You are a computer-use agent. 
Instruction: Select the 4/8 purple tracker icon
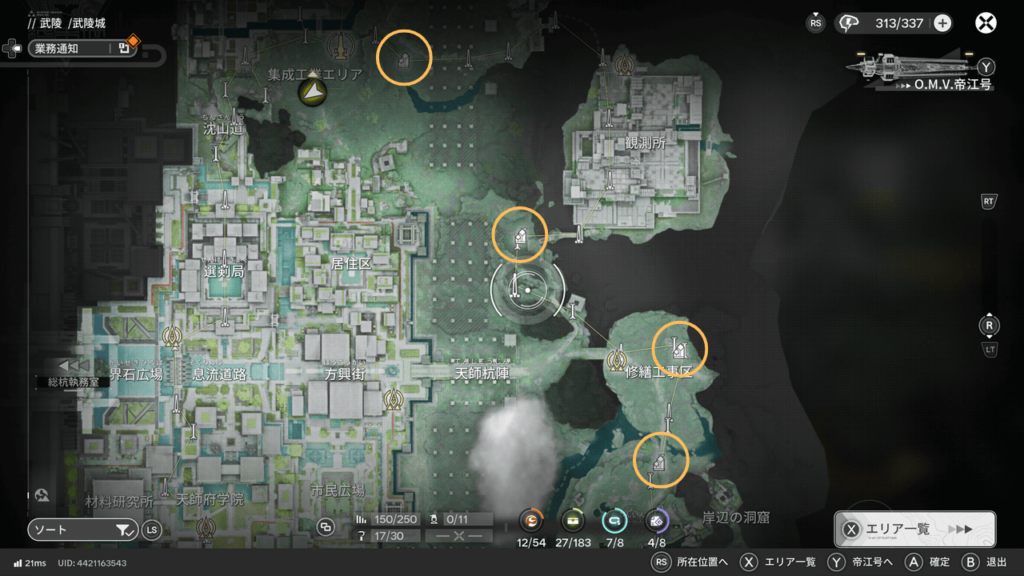pyautogui.click(x=657, y=520)
